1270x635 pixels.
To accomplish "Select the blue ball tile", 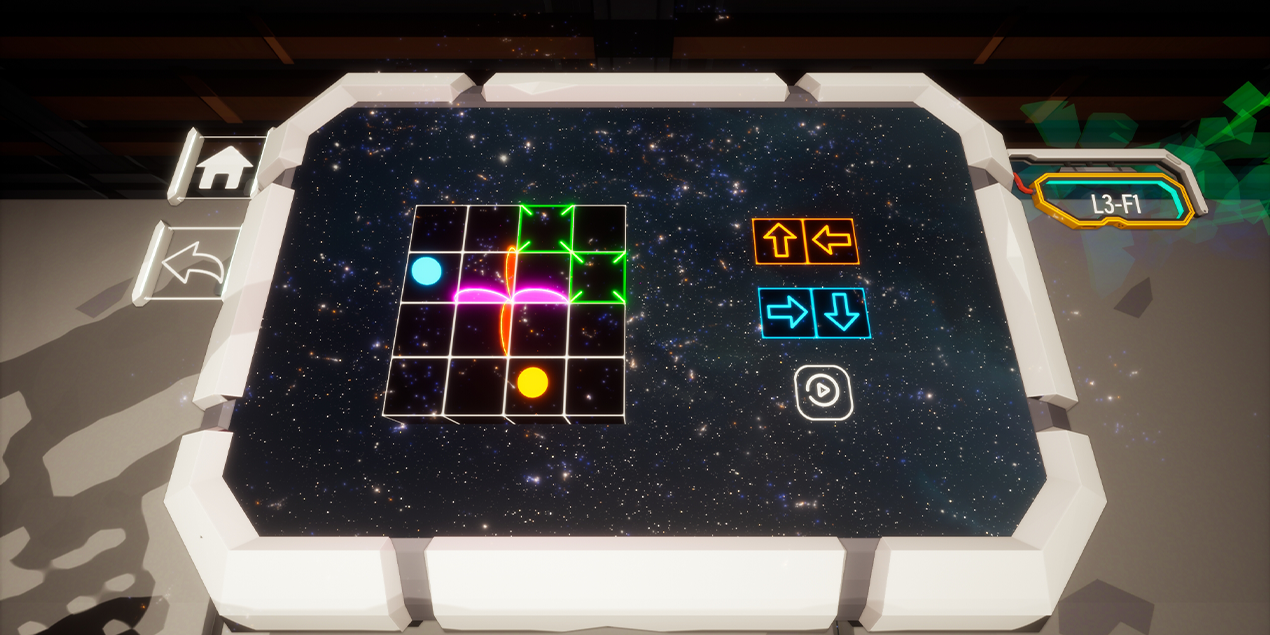I will 427,270.
